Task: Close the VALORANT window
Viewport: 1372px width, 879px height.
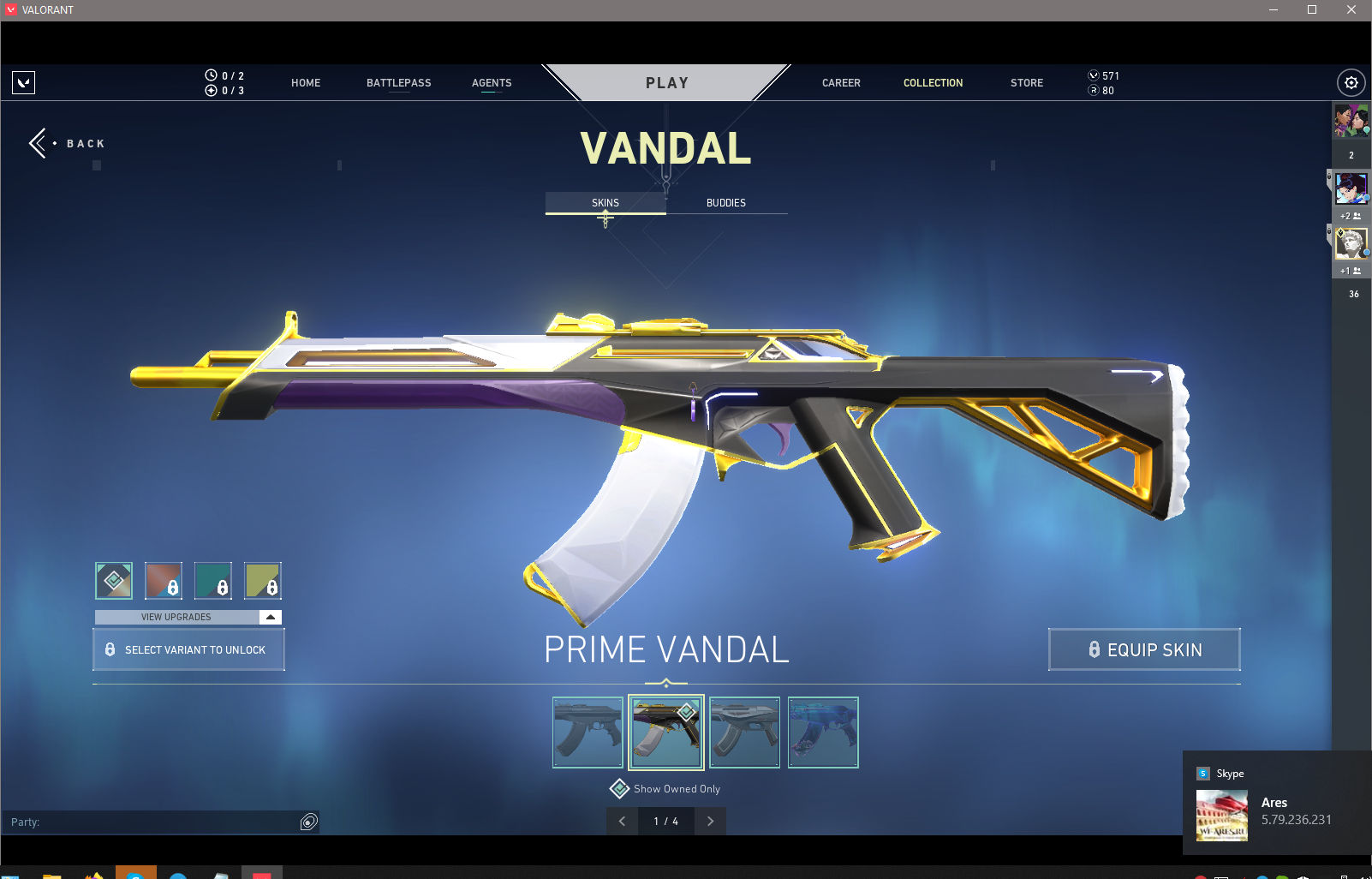Action: [x=1351, y=9]
